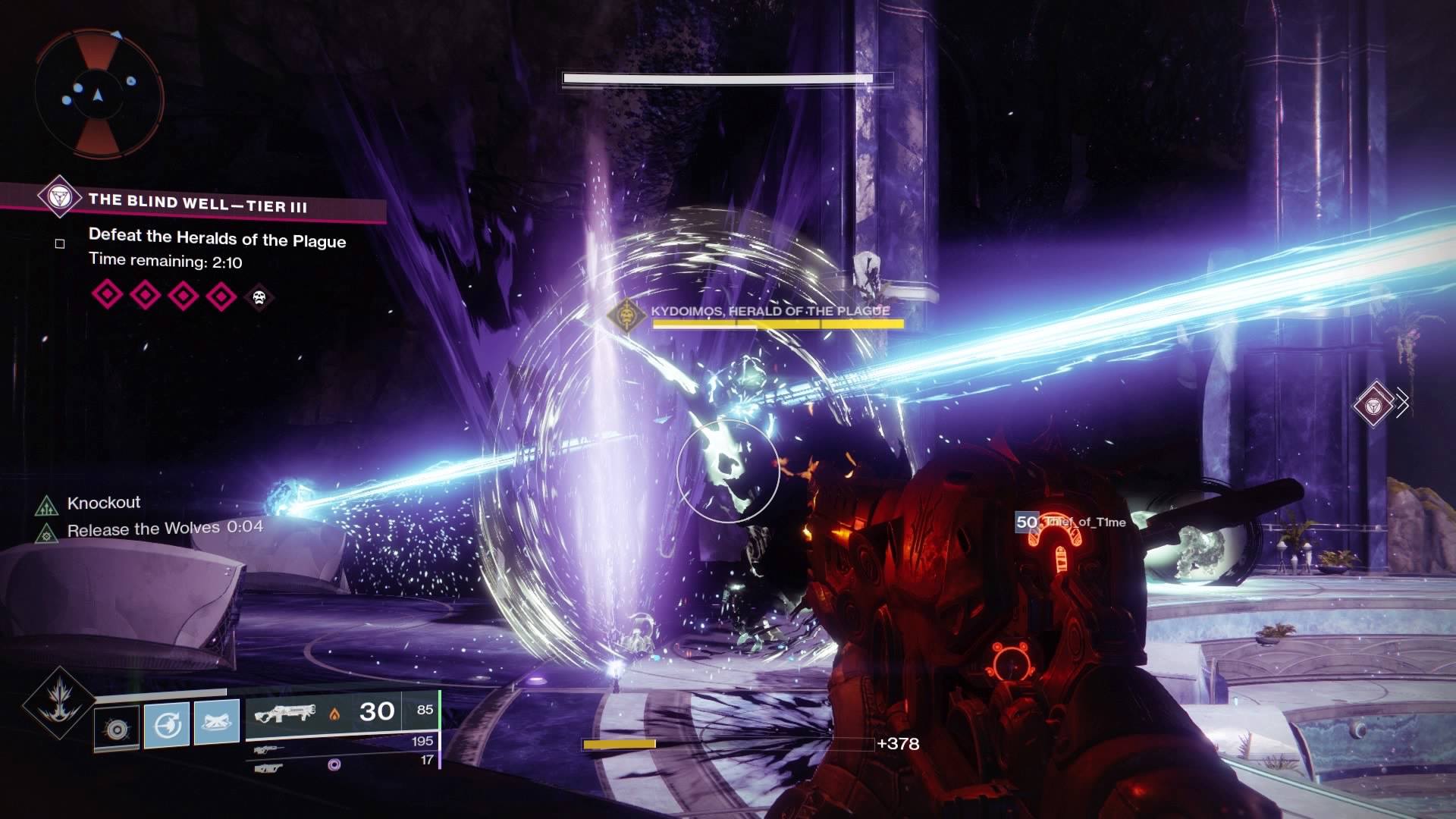This screenshot has width=1456, height=819.
Task: Select the equipped solar shotgun weapon
Action: coord(284,713)
